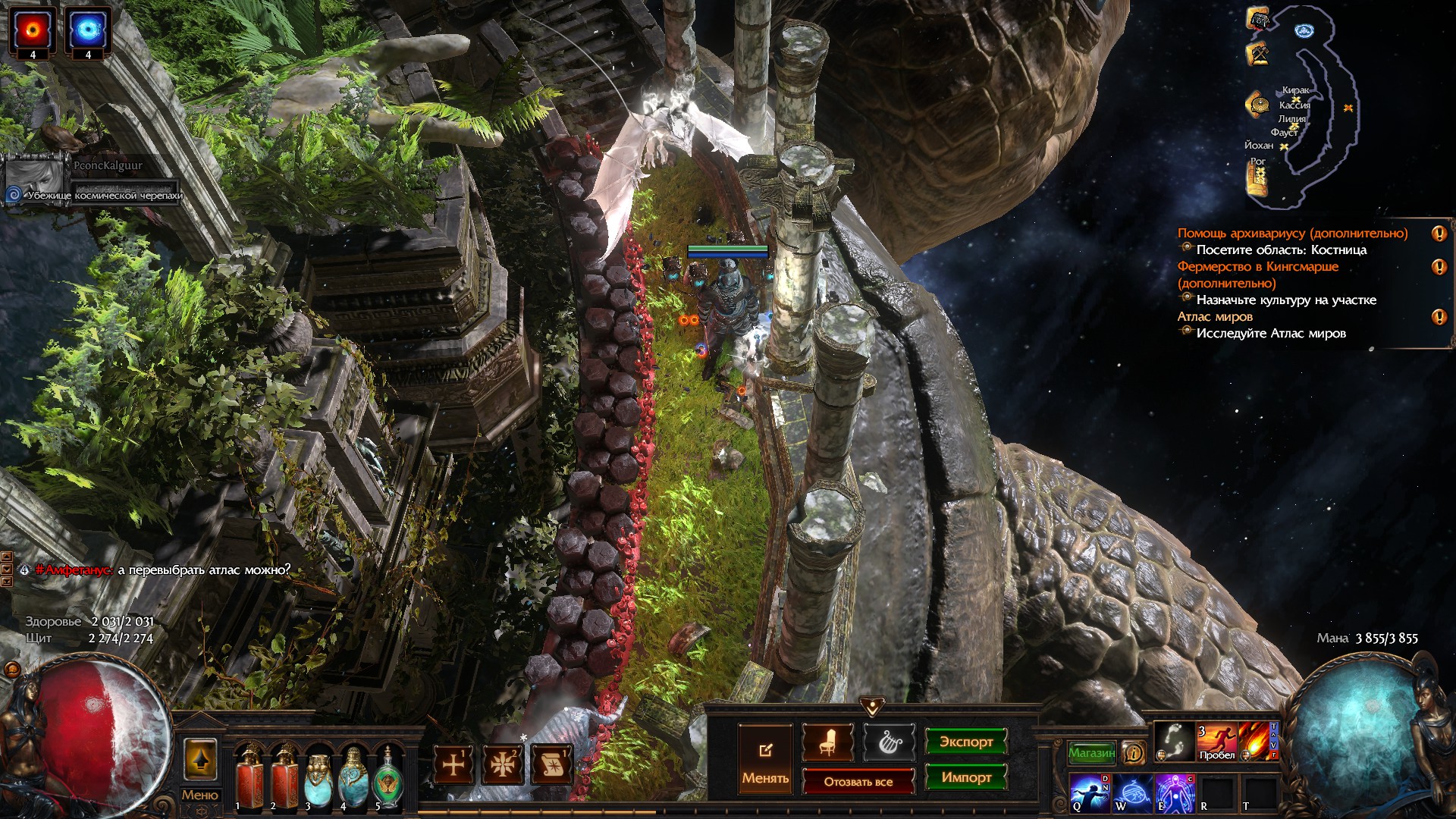Activate the running man dash skill

(1216, 741)
